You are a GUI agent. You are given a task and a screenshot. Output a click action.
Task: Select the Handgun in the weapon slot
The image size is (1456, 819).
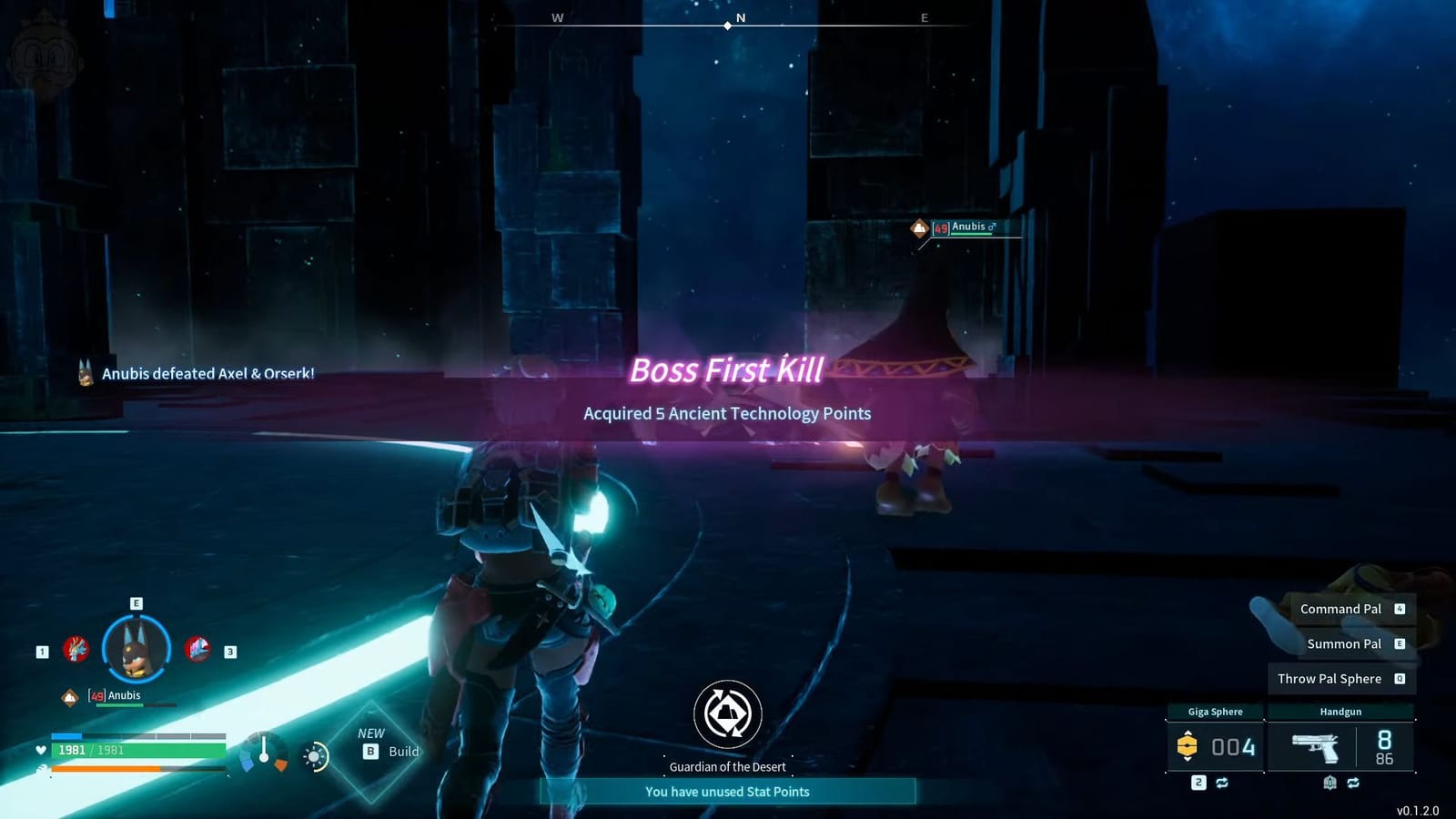(1315, 746)
